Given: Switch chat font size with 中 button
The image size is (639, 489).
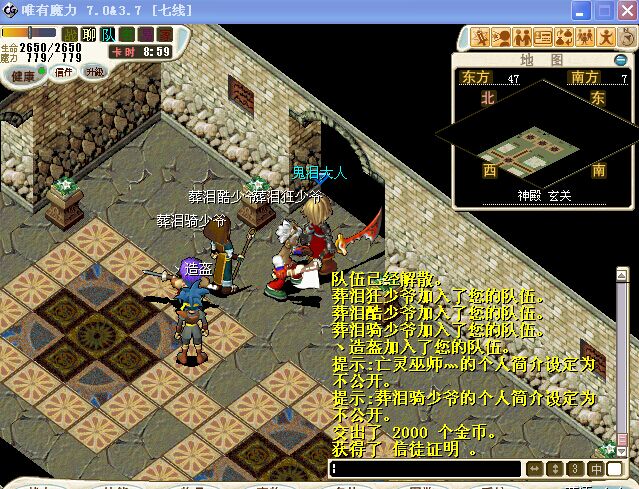Looking at the screenshot, I should (596, 469).
